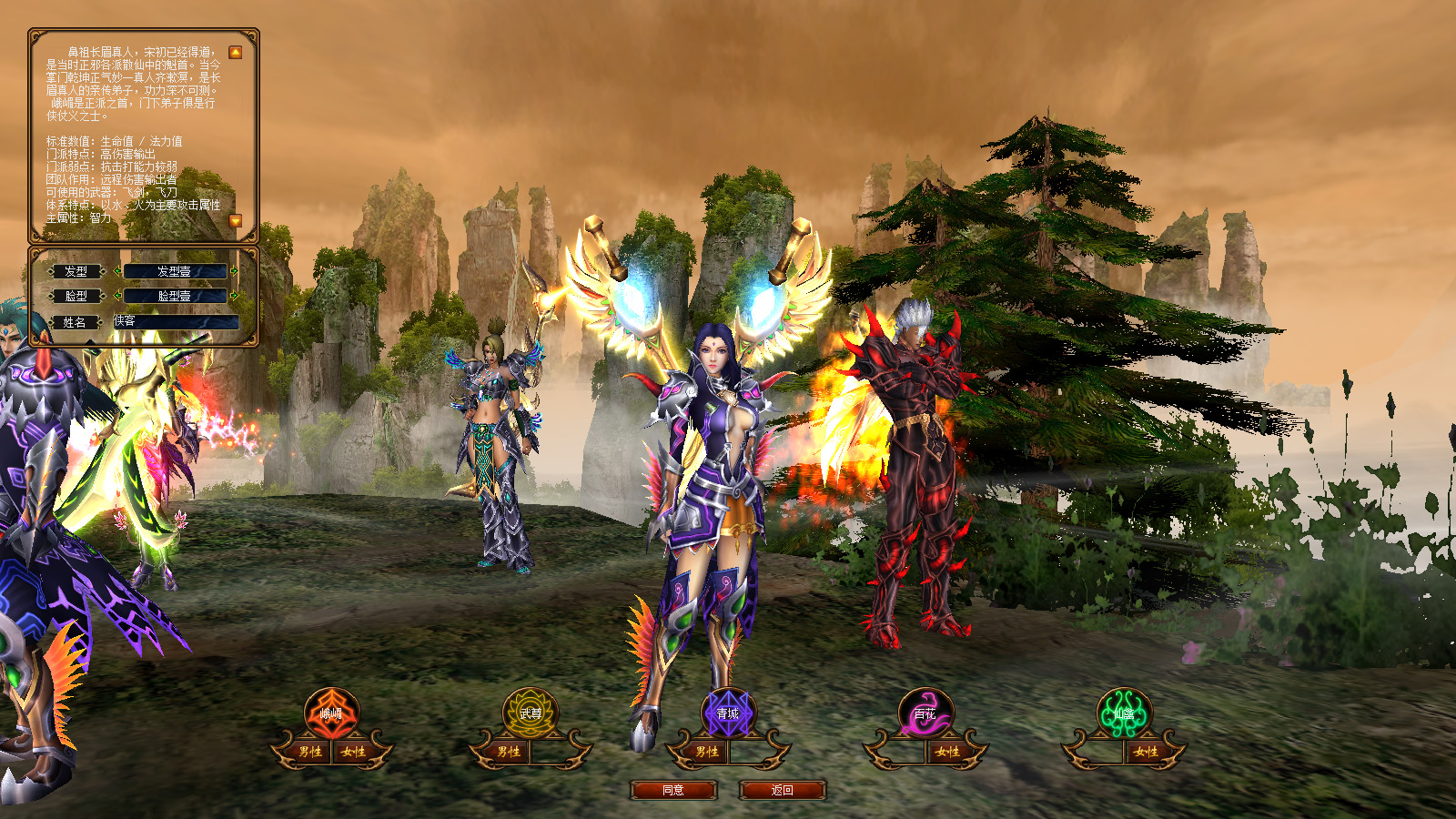Choose female (女性) under 百花

click(947, 752)
